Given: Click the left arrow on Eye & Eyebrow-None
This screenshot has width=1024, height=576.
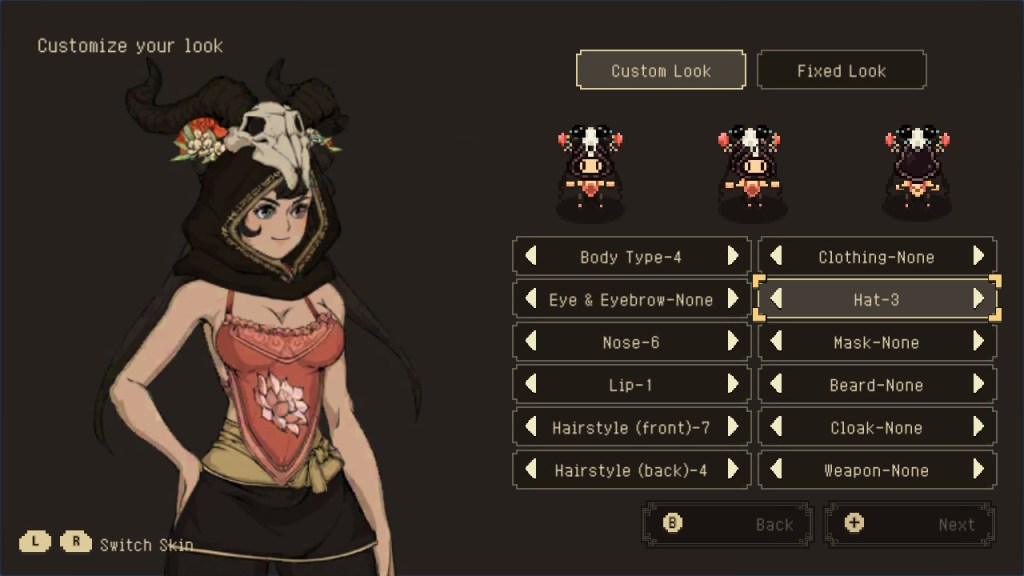Looking at the screenshot, I should 531,299.
